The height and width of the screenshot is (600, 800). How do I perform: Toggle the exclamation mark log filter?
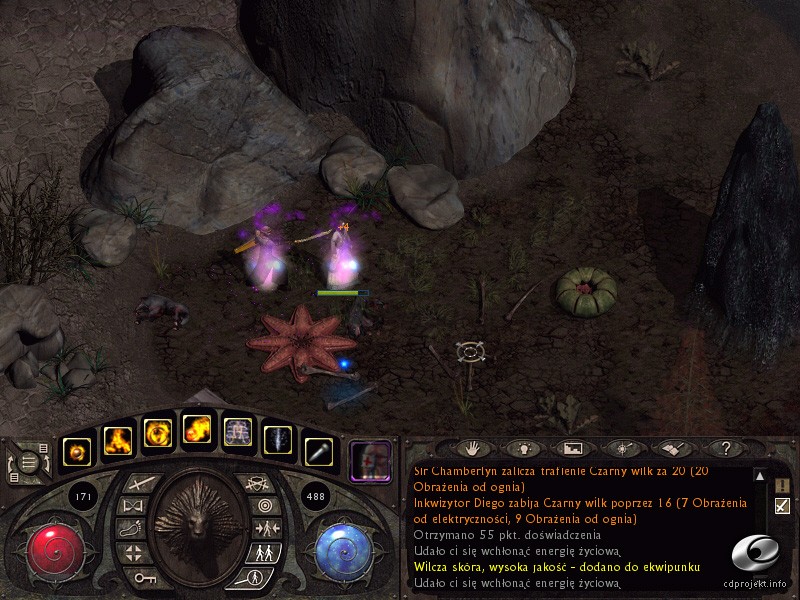click(782, 485)
